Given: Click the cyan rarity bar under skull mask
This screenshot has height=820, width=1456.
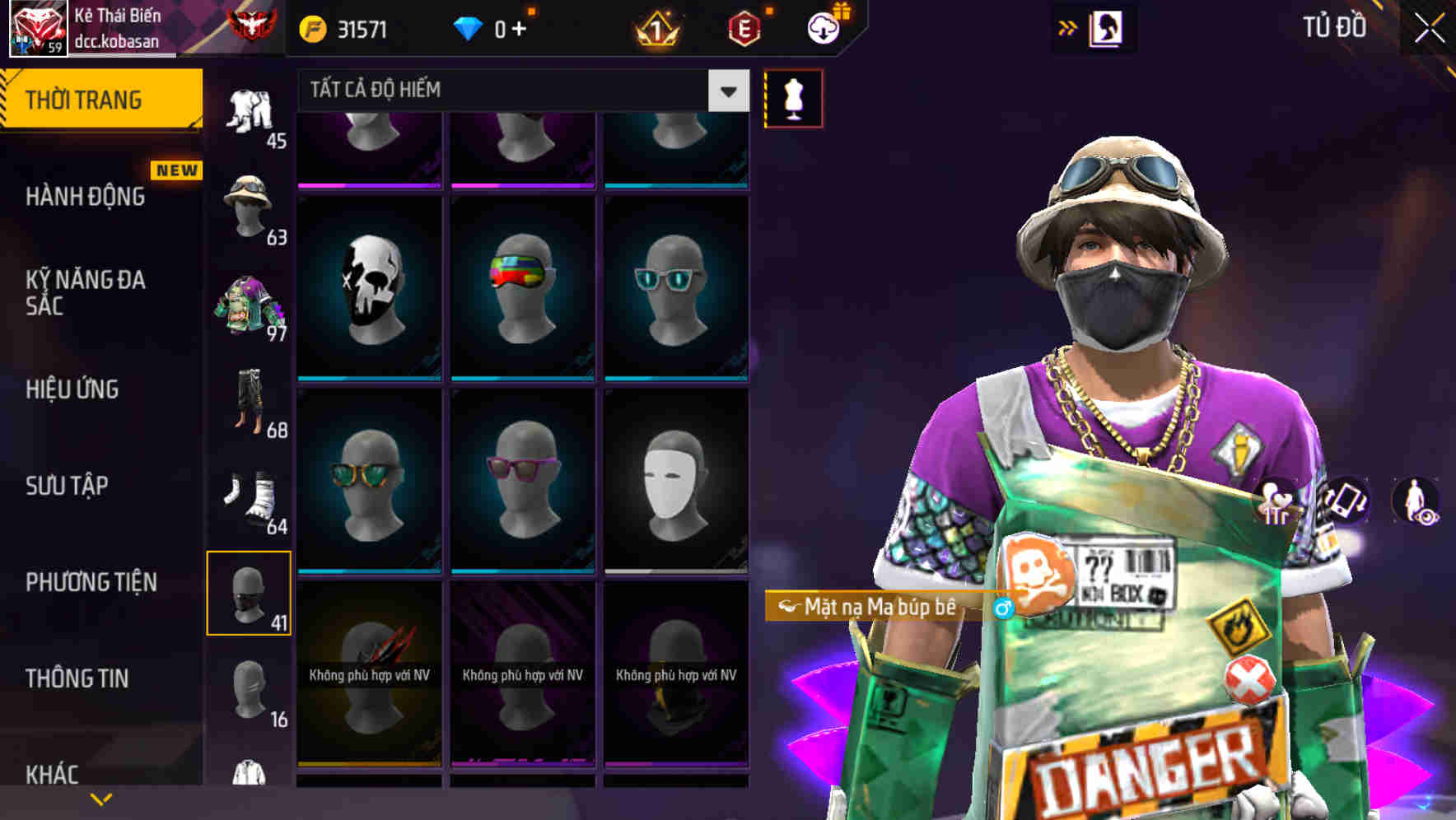Looking at the screenshot, I should click(370, 381).
